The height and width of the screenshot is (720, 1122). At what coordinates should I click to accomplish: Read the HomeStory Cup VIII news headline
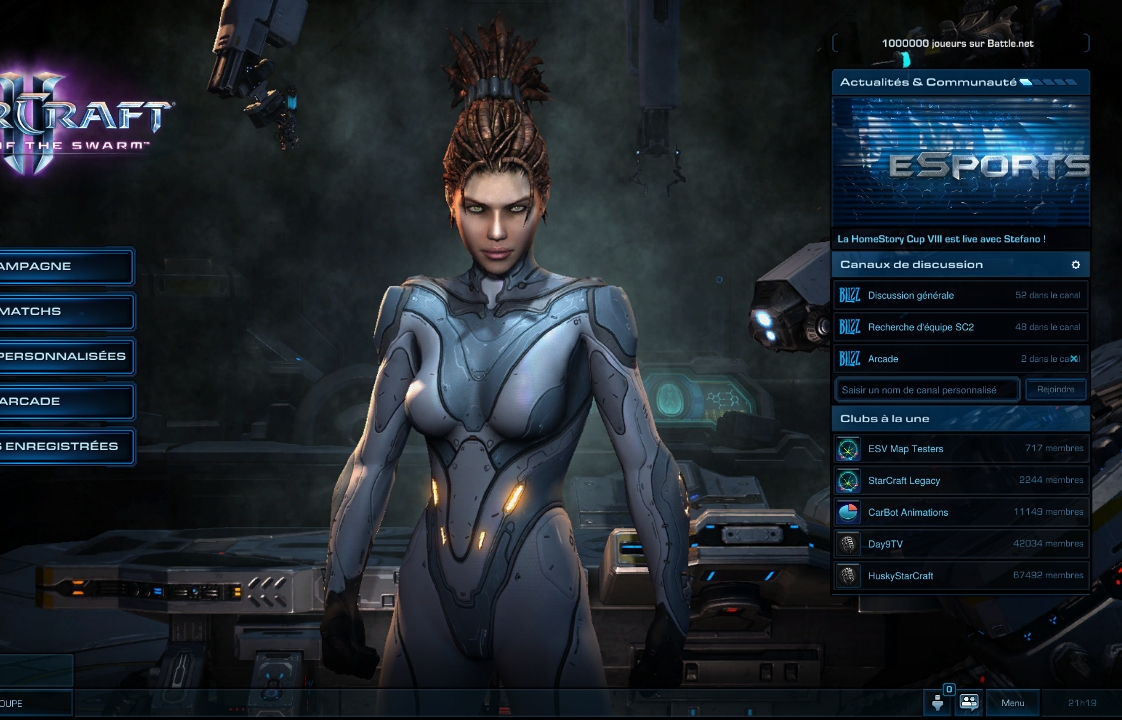tap(941, 240)
